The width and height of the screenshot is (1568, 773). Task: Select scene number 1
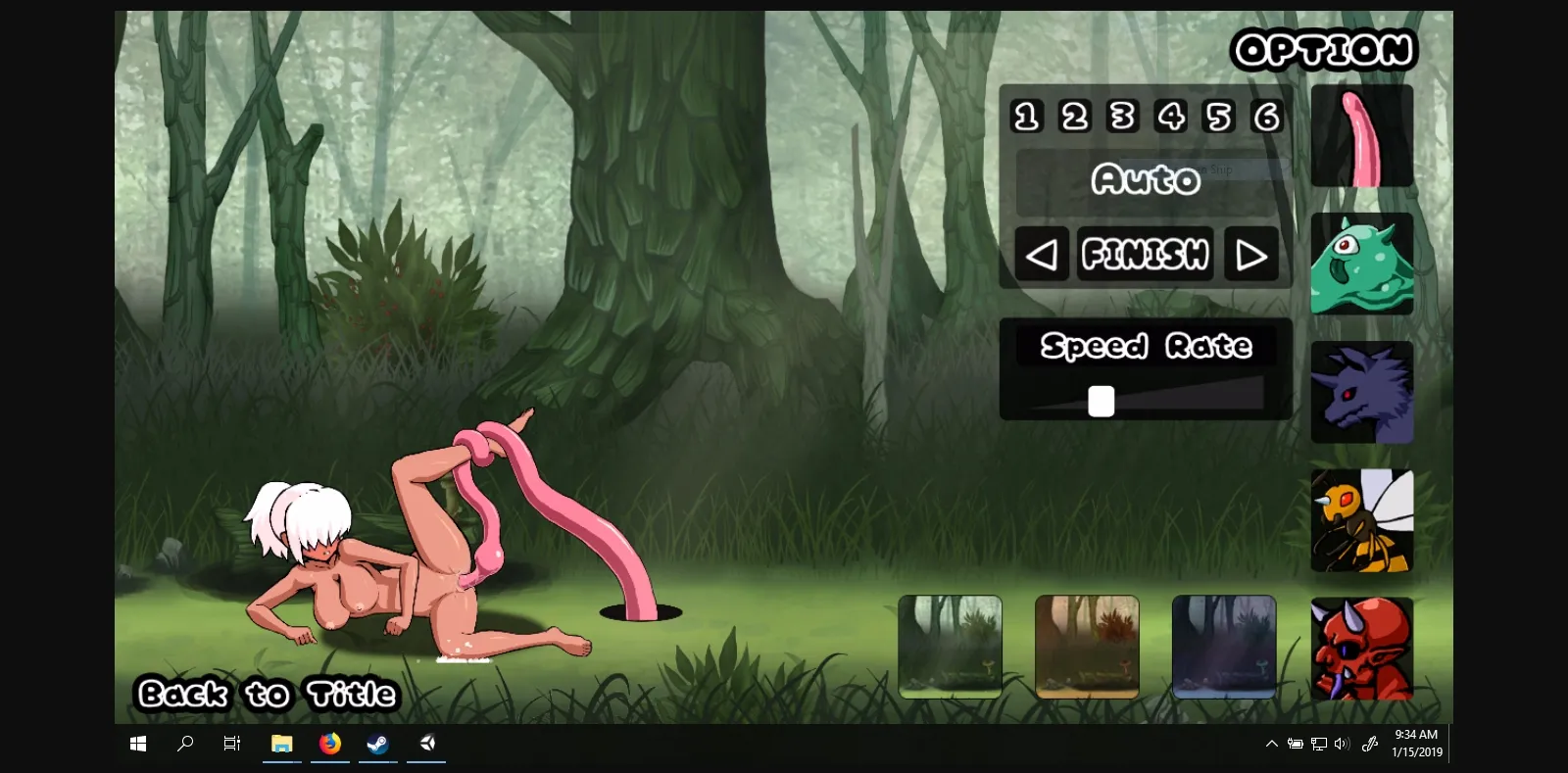[x=1025, y=116]
